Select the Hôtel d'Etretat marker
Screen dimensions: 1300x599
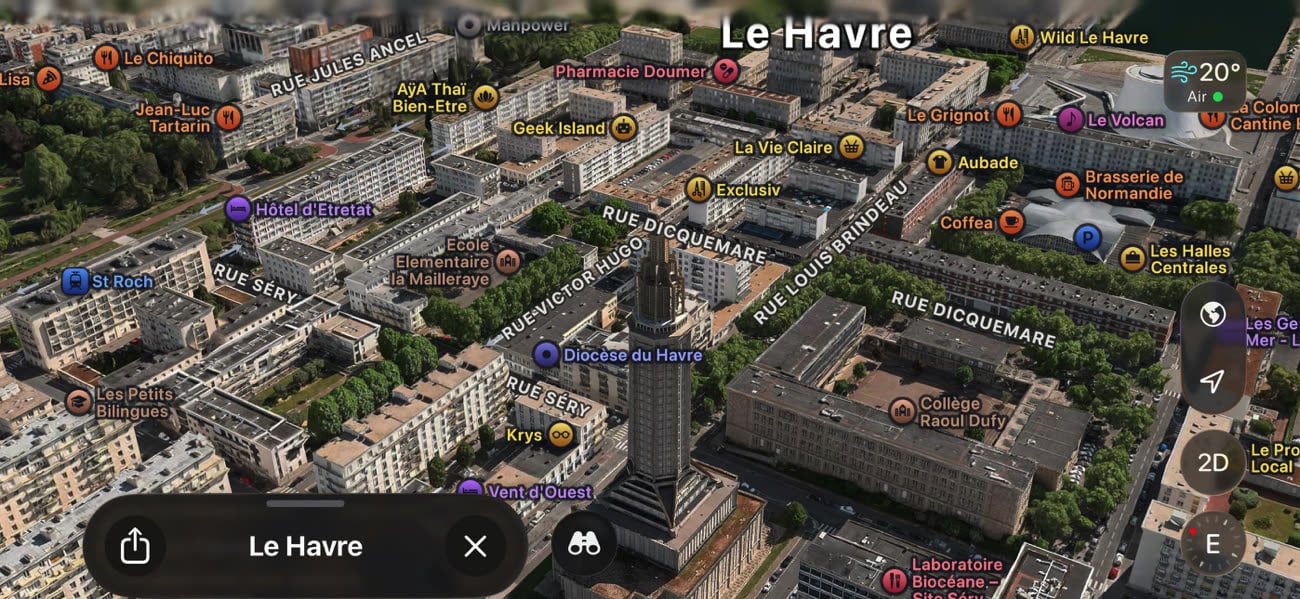point(238,209)
